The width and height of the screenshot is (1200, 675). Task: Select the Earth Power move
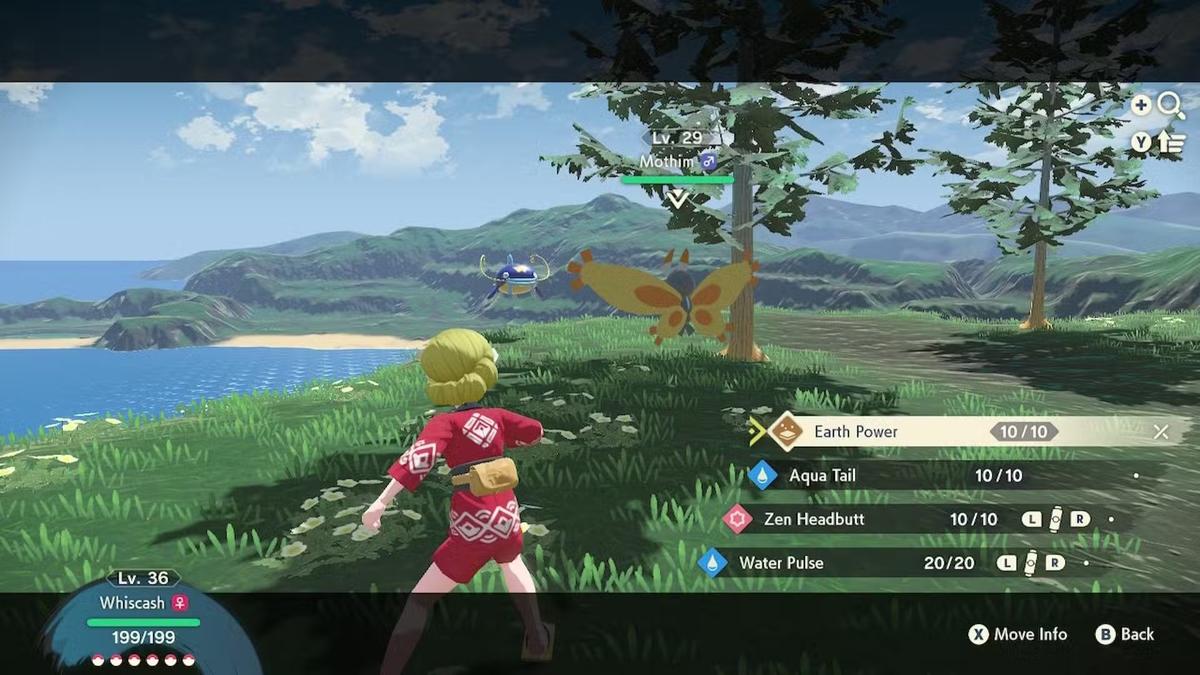coord(855,432)
